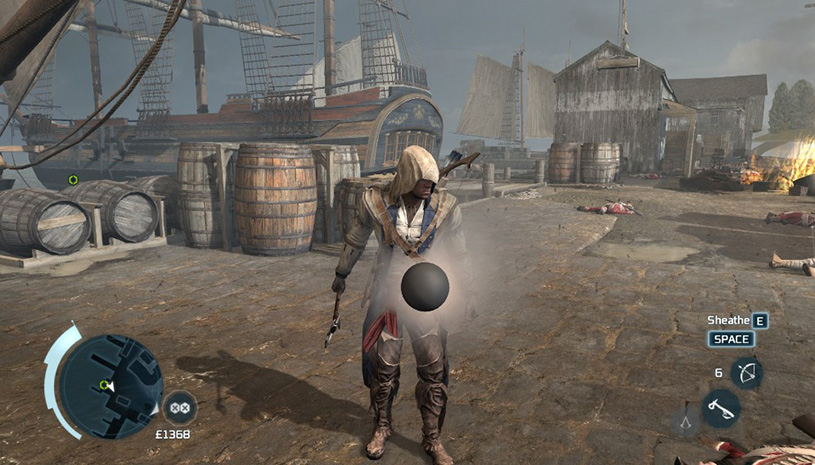This screenshot has width=815, height=465.
Task: Select the green objective marker on minimap
Action: click(103, 384)
